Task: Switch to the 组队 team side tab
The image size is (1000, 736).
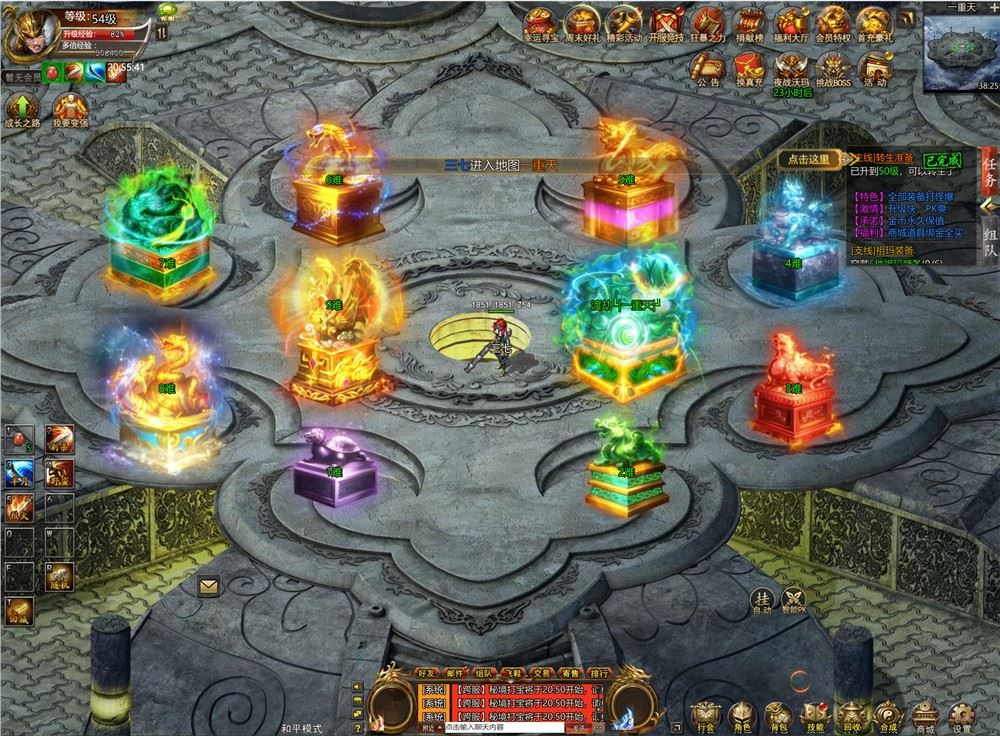Action: pos(989,238)
